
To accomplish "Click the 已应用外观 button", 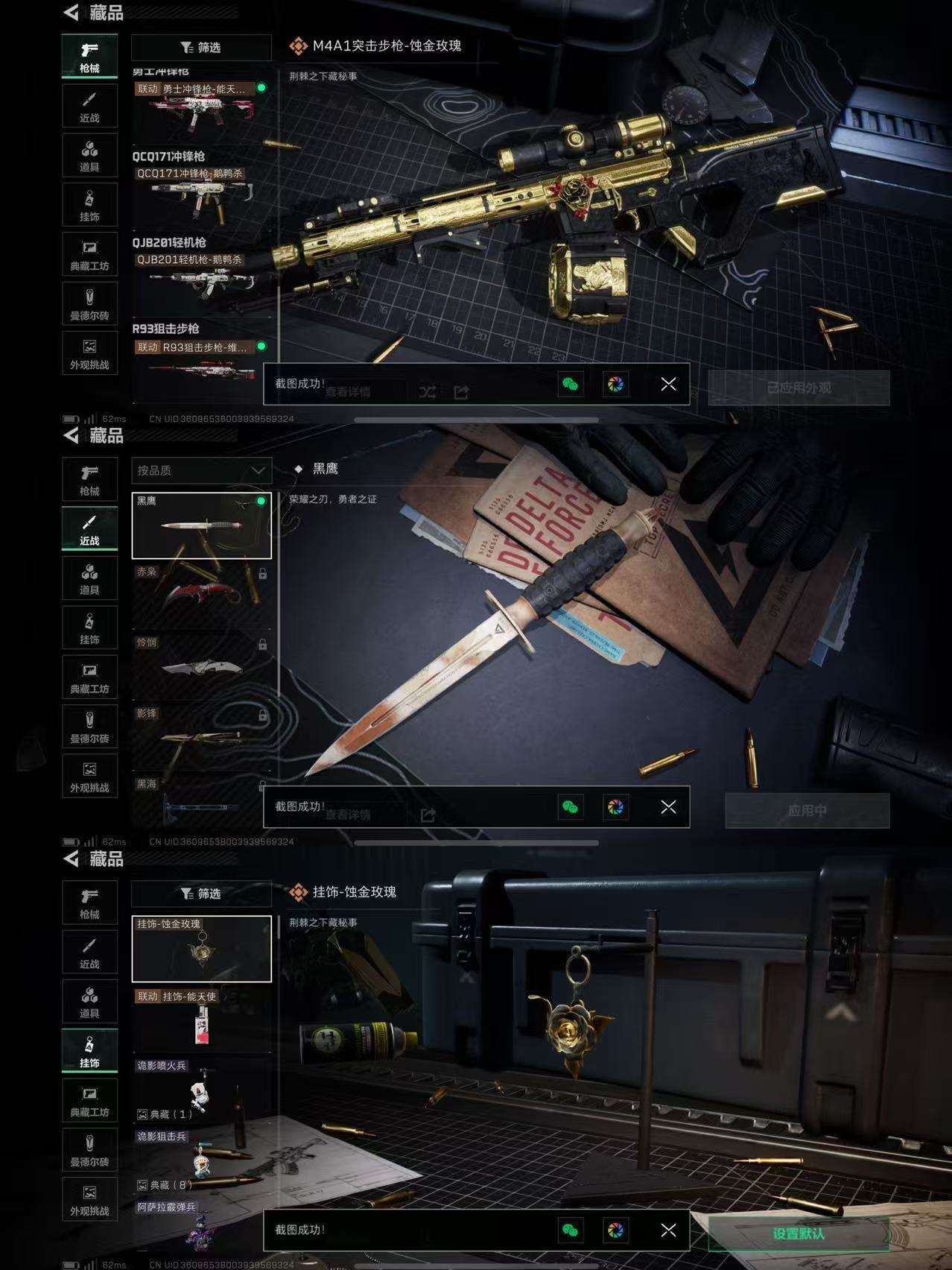I will click(x=799, y=388).
